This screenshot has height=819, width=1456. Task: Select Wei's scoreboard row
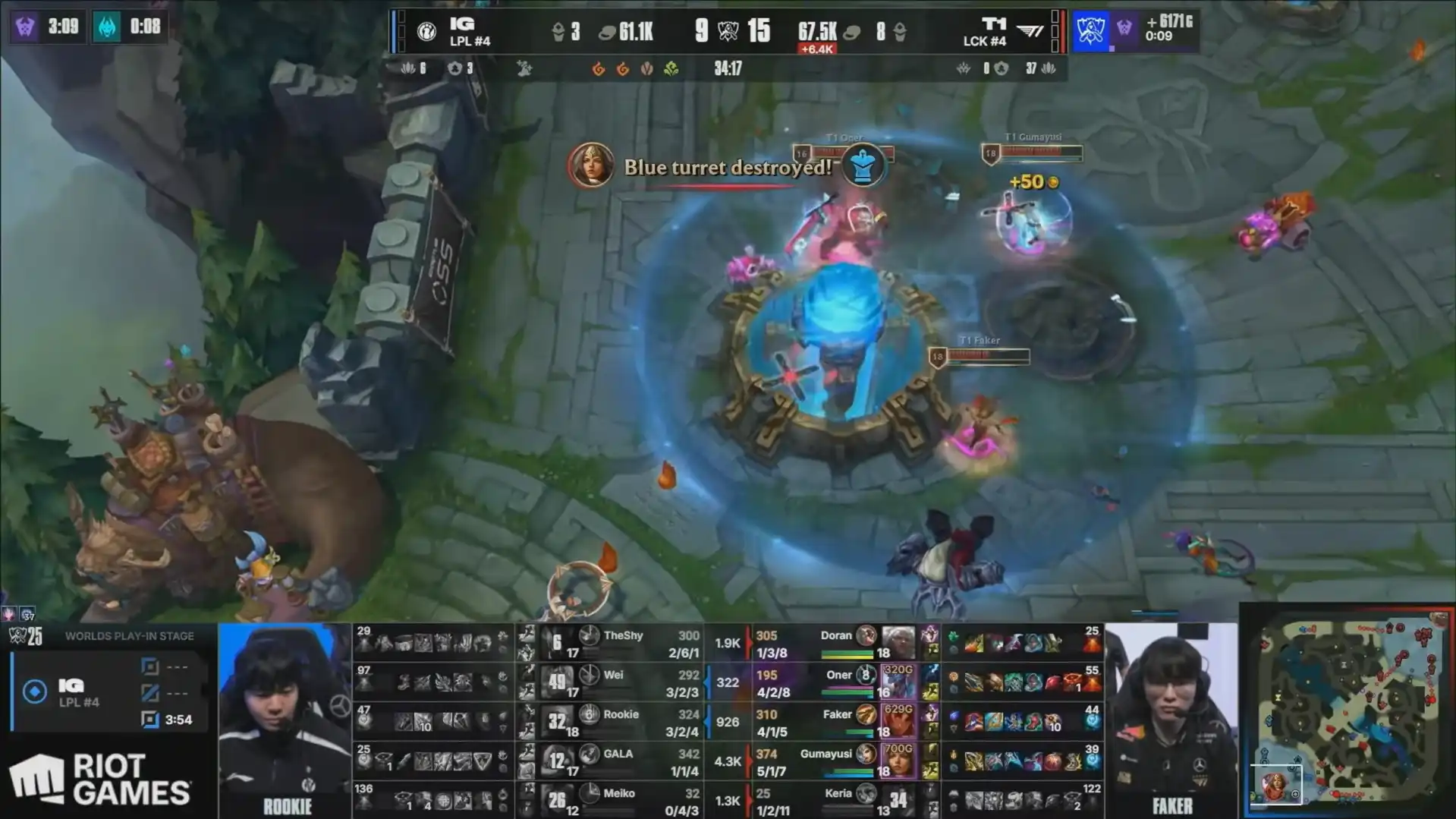(622, 682)
